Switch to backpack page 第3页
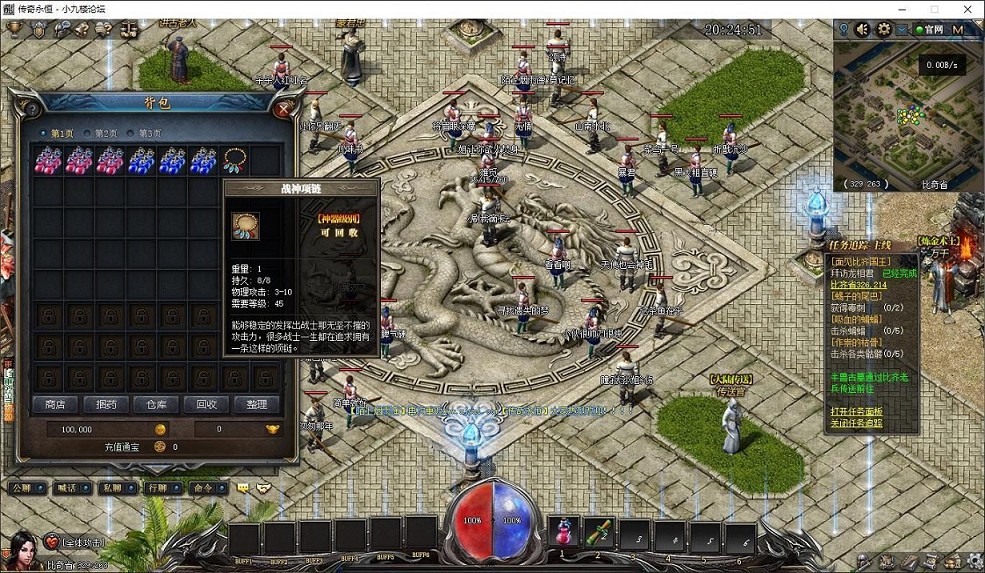The height and width of the screenshot is (573, 985). 146,133
